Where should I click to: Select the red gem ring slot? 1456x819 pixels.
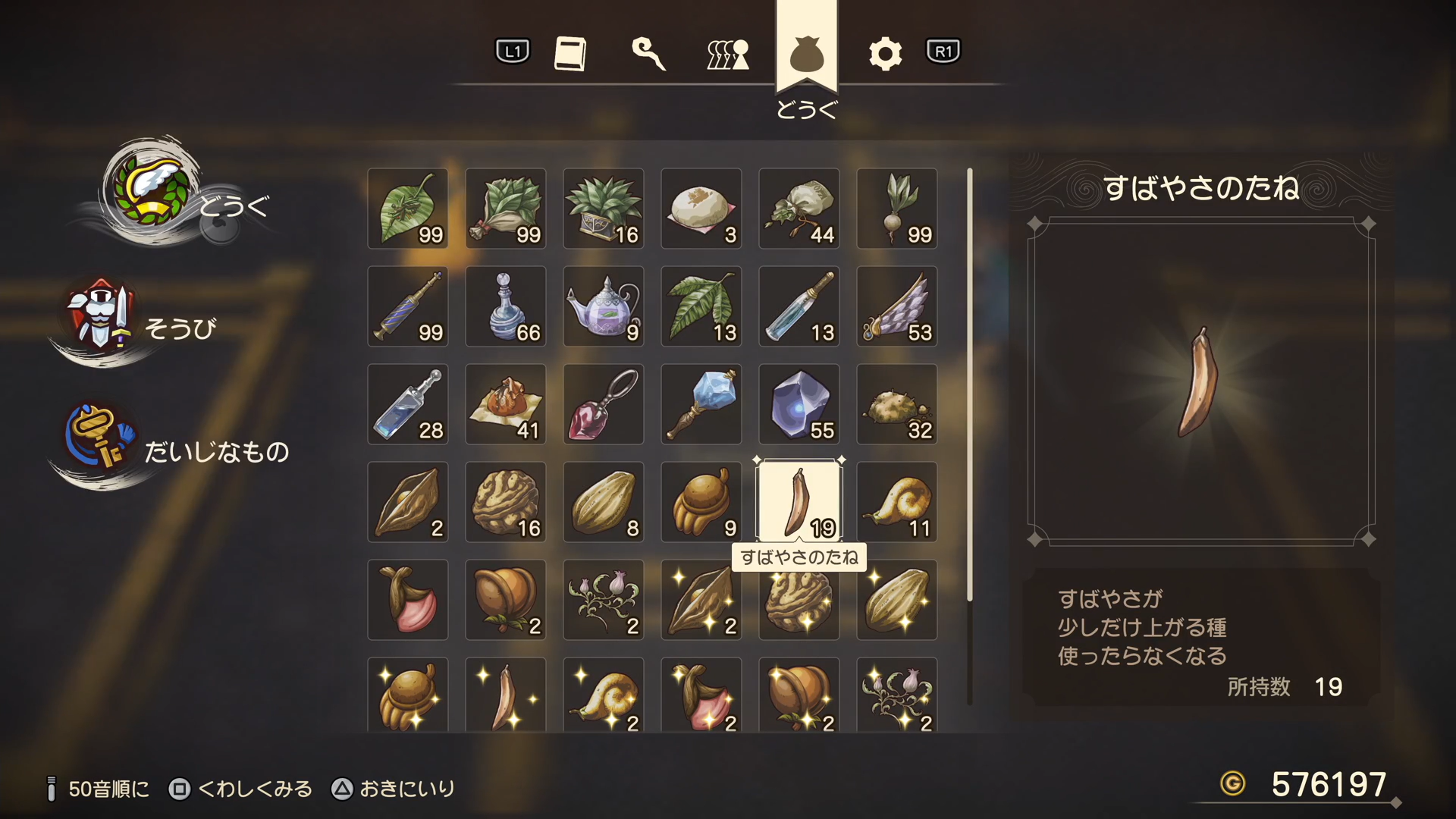pos(604,404)
